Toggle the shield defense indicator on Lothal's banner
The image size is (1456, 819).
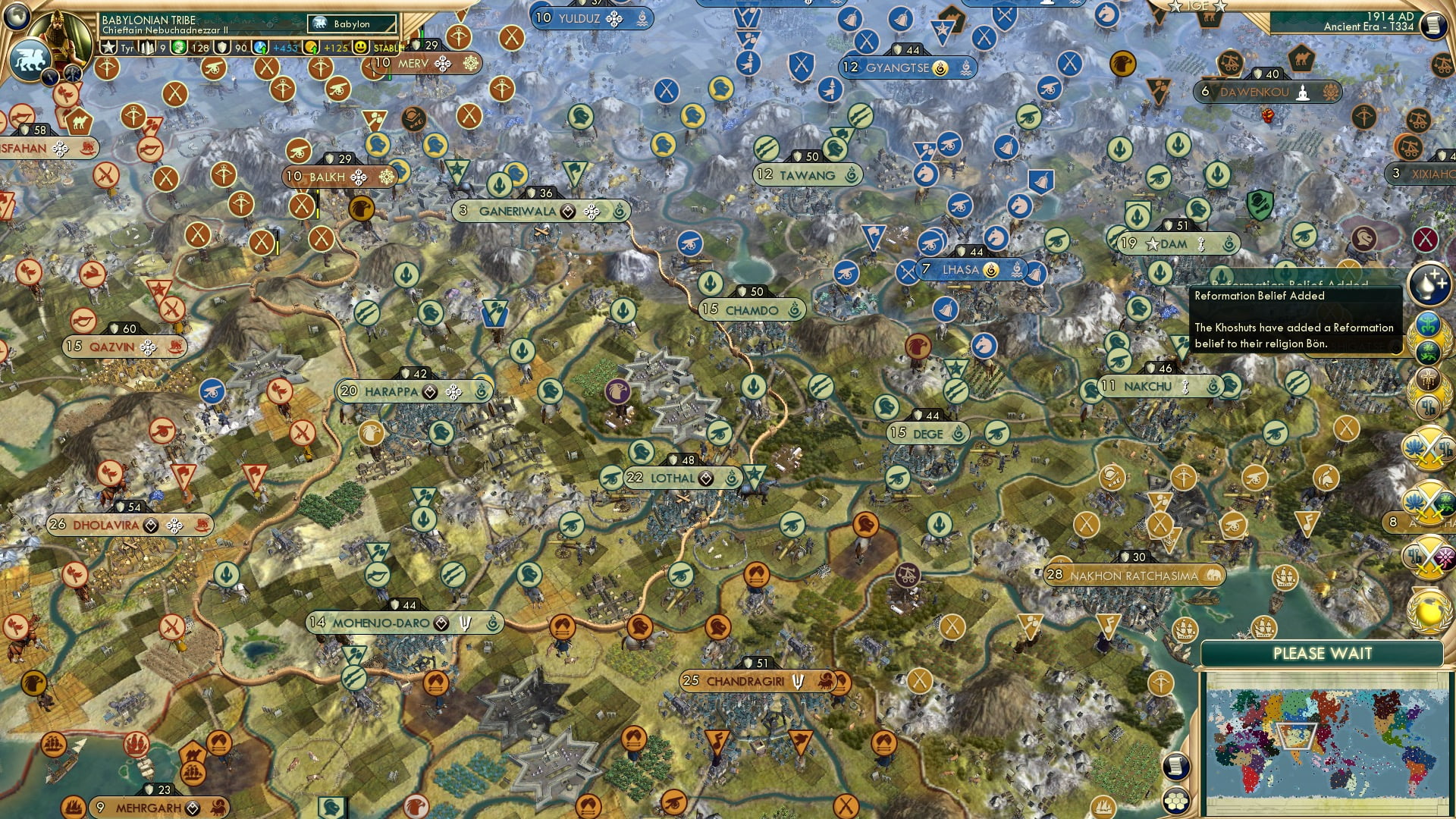(x=674, y=459)
